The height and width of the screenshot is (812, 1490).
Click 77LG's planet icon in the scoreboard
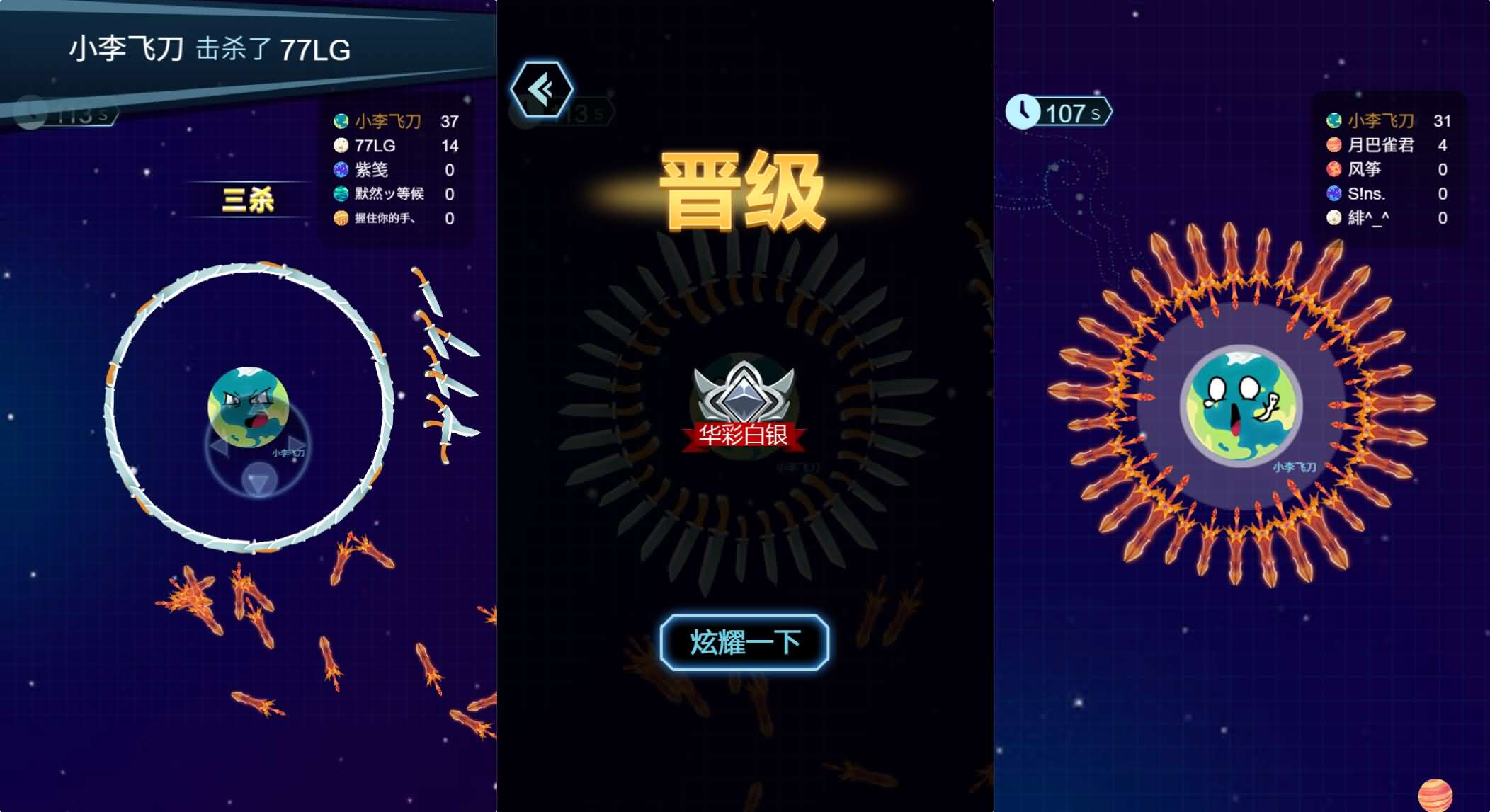[340, 146]
